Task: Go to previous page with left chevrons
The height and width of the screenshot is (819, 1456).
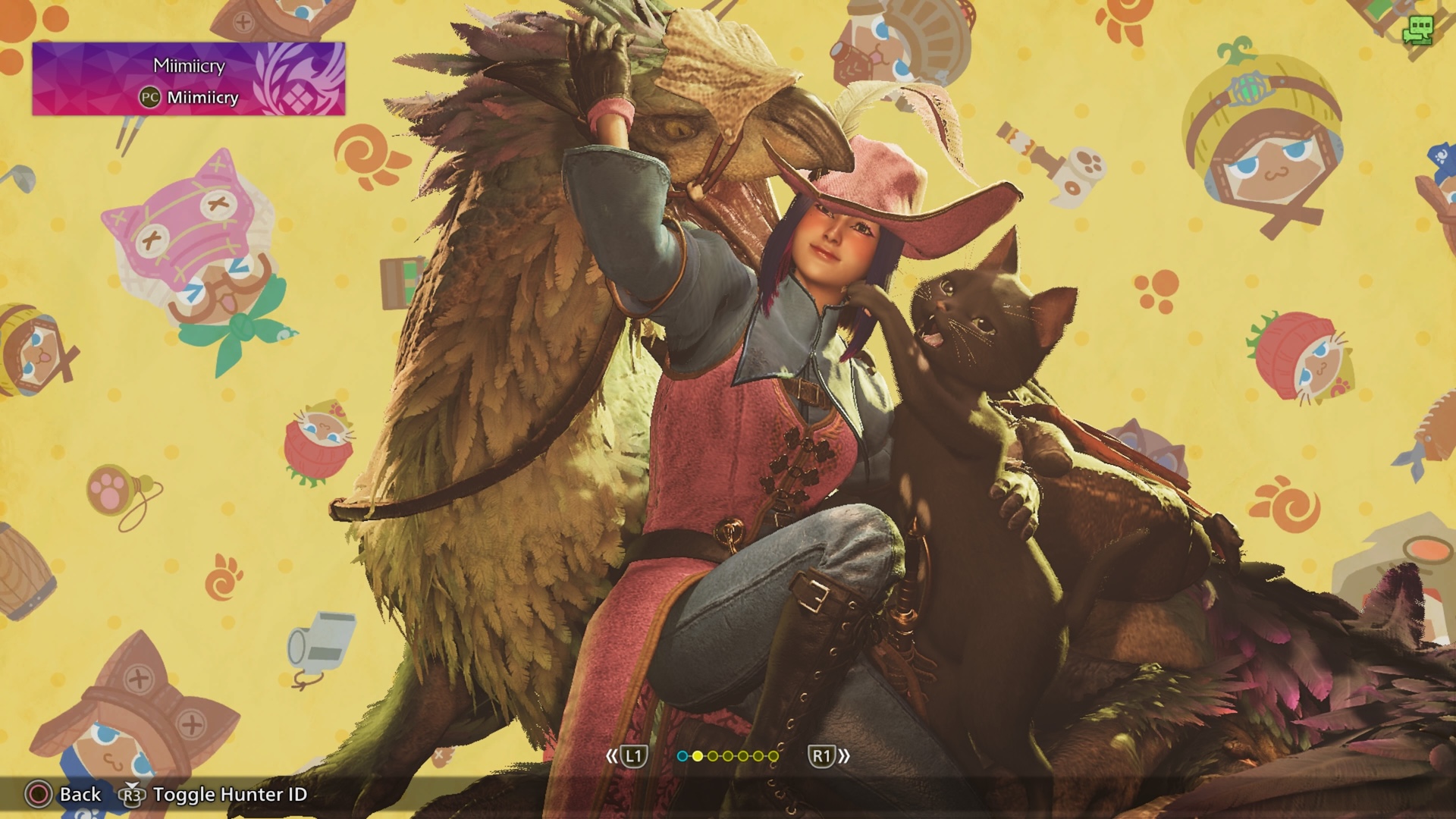Action: [x=613, y=756]
